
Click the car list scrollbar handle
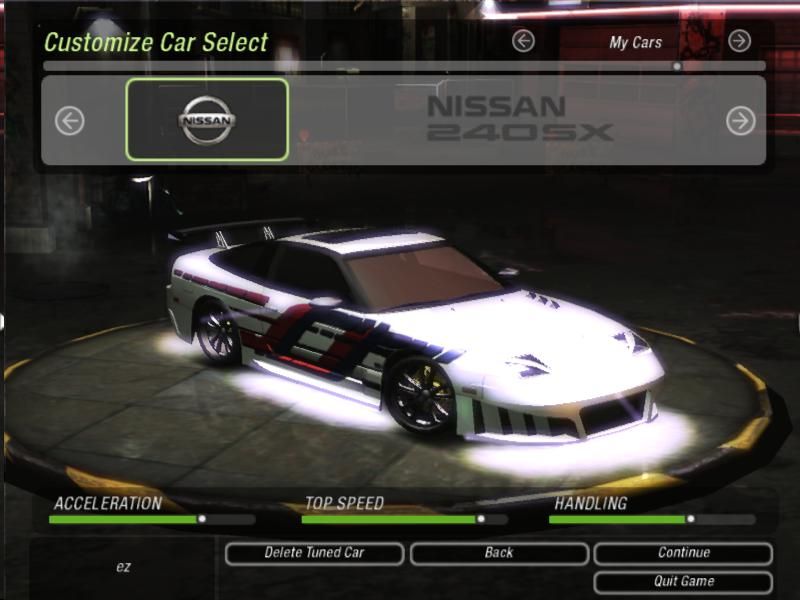(677, 66)
